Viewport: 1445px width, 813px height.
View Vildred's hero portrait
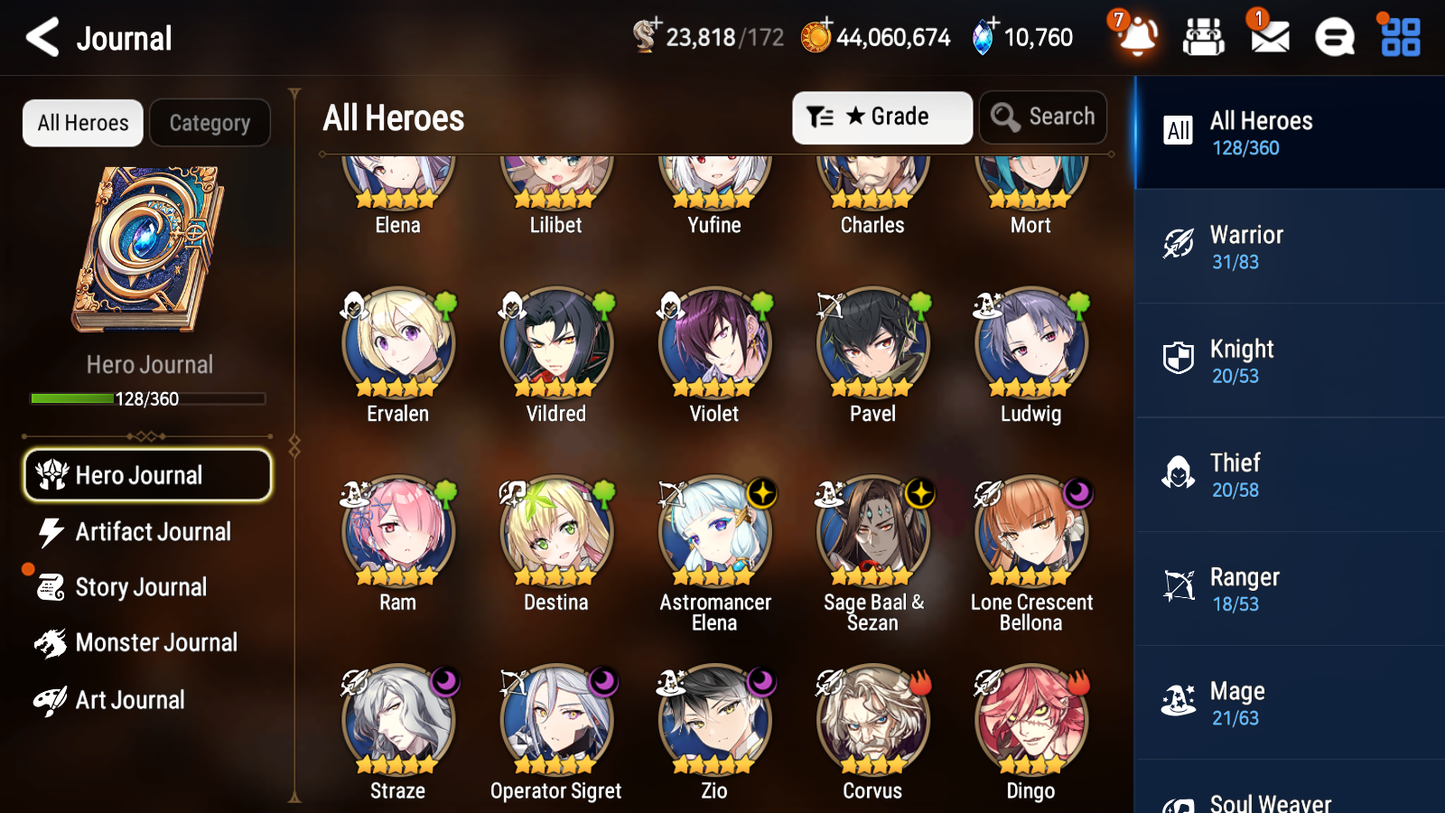(x=555, y=341)
